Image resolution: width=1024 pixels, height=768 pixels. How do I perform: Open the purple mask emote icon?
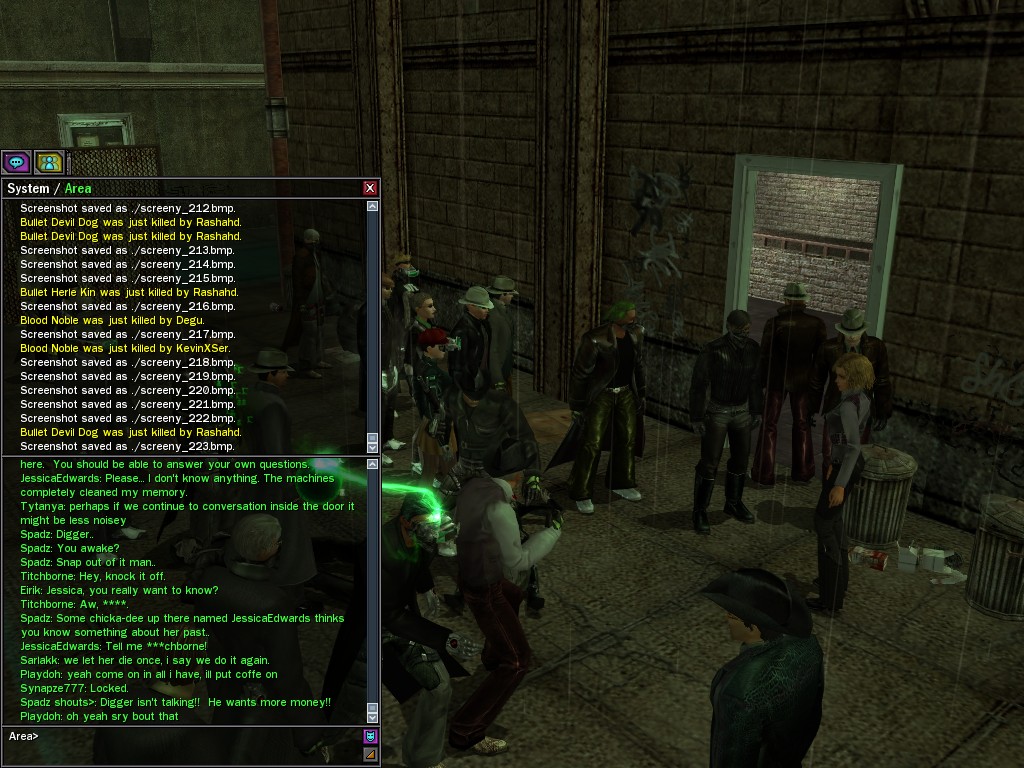[x=370, y=737]
